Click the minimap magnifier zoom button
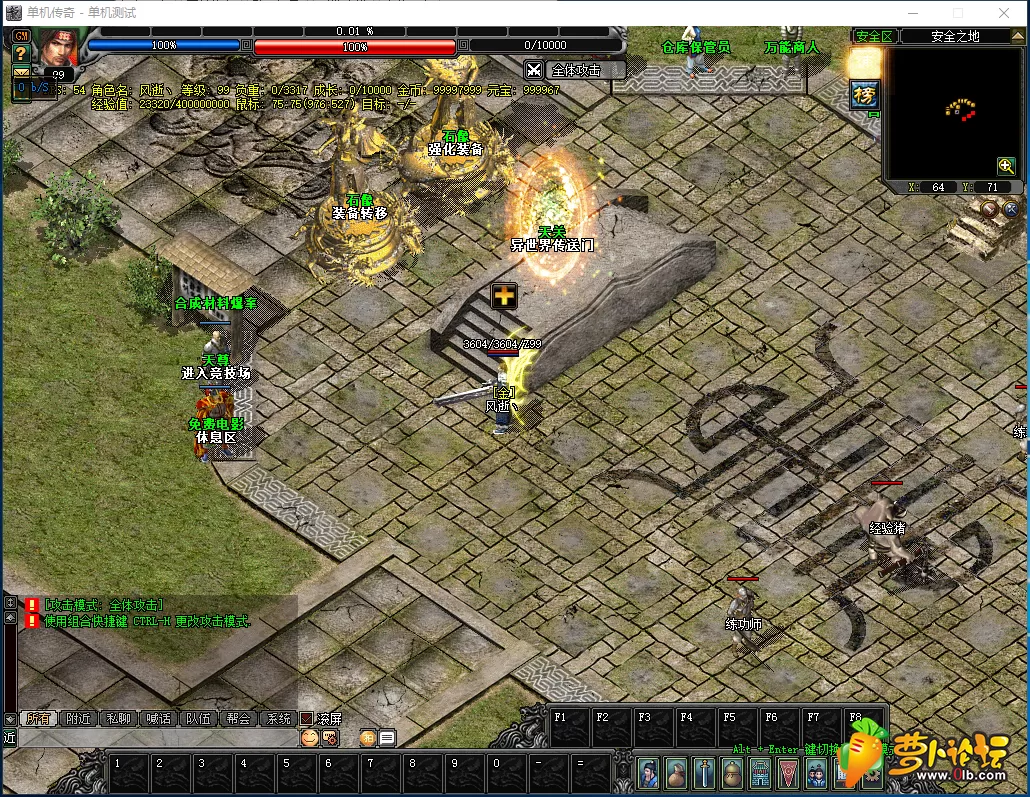 pos(1006,166)
